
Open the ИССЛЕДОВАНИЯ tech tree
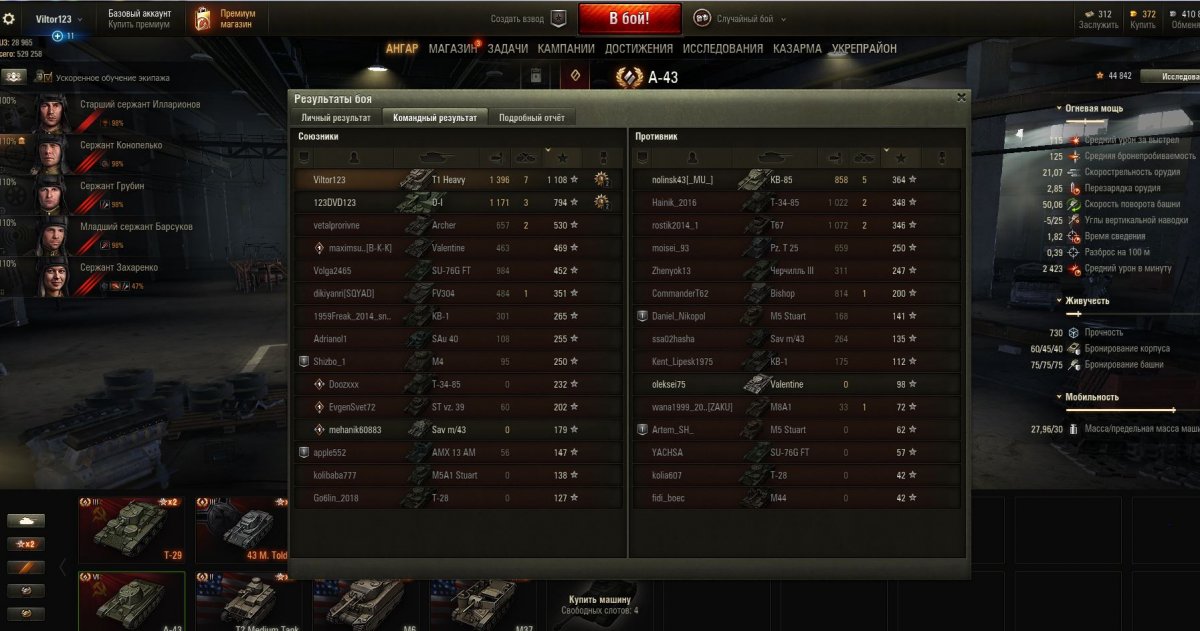(x=722, y=48)
